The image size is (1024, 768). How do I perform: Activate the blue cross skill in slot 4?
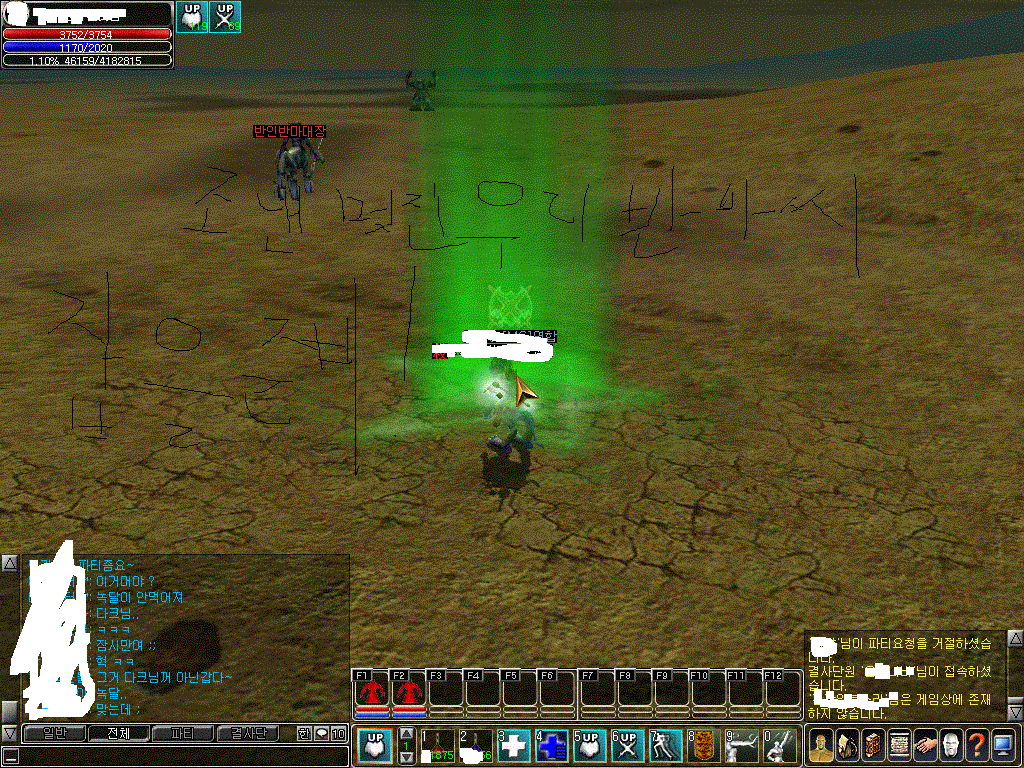(x=552, y=746)
